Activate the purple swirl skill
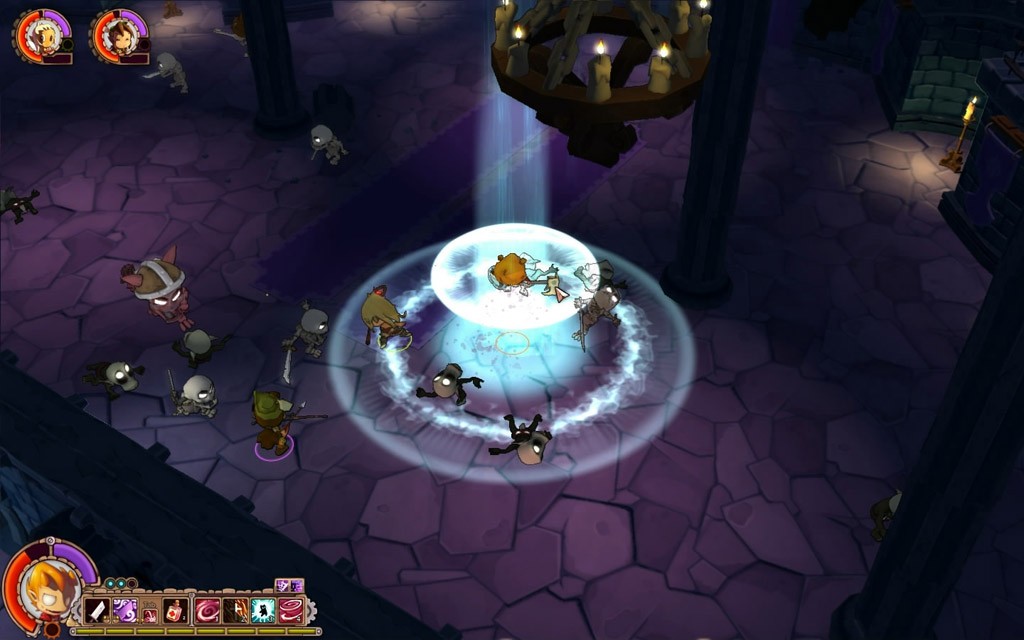Screen dimensions: 1024x640 (125, 610)
